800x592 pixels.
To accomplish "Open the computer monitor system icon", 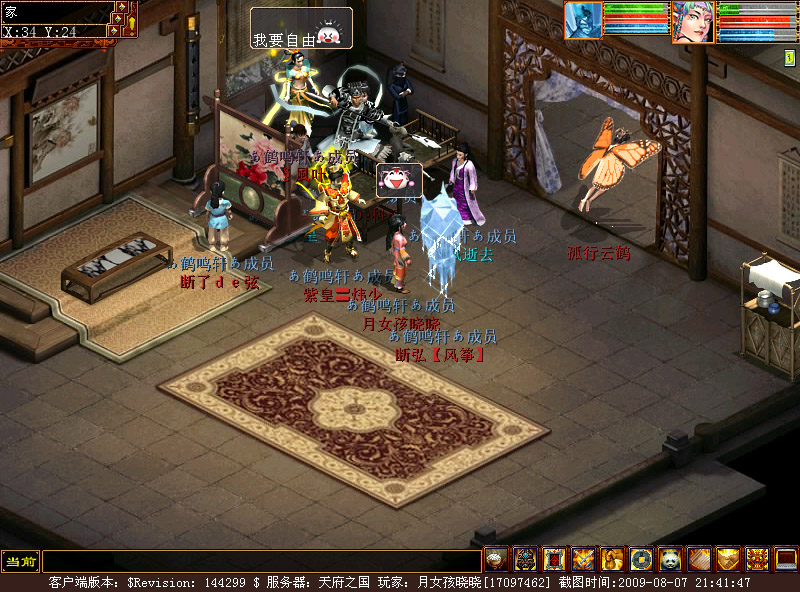I will click(x=786, y=560).
